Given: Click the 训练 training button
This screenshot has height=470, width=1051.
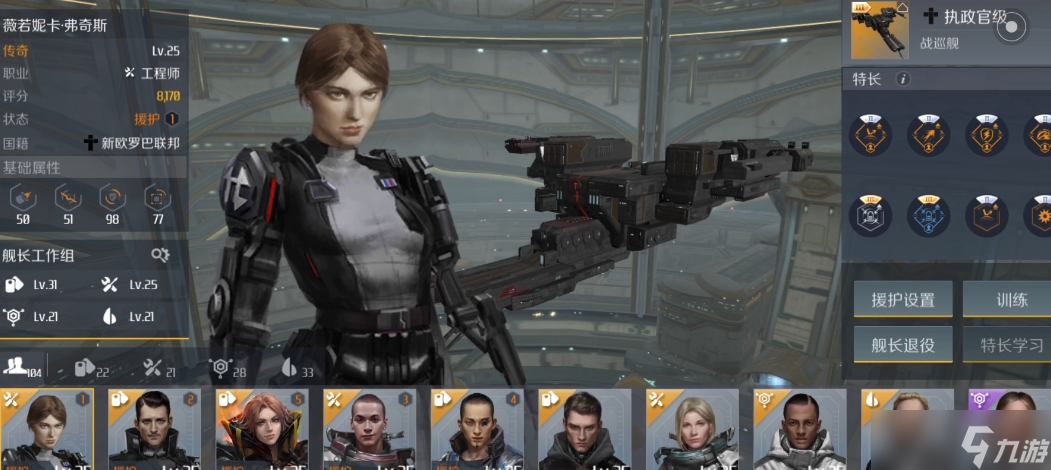Looking at the screenshot, I should click(x=1011, y=299).
